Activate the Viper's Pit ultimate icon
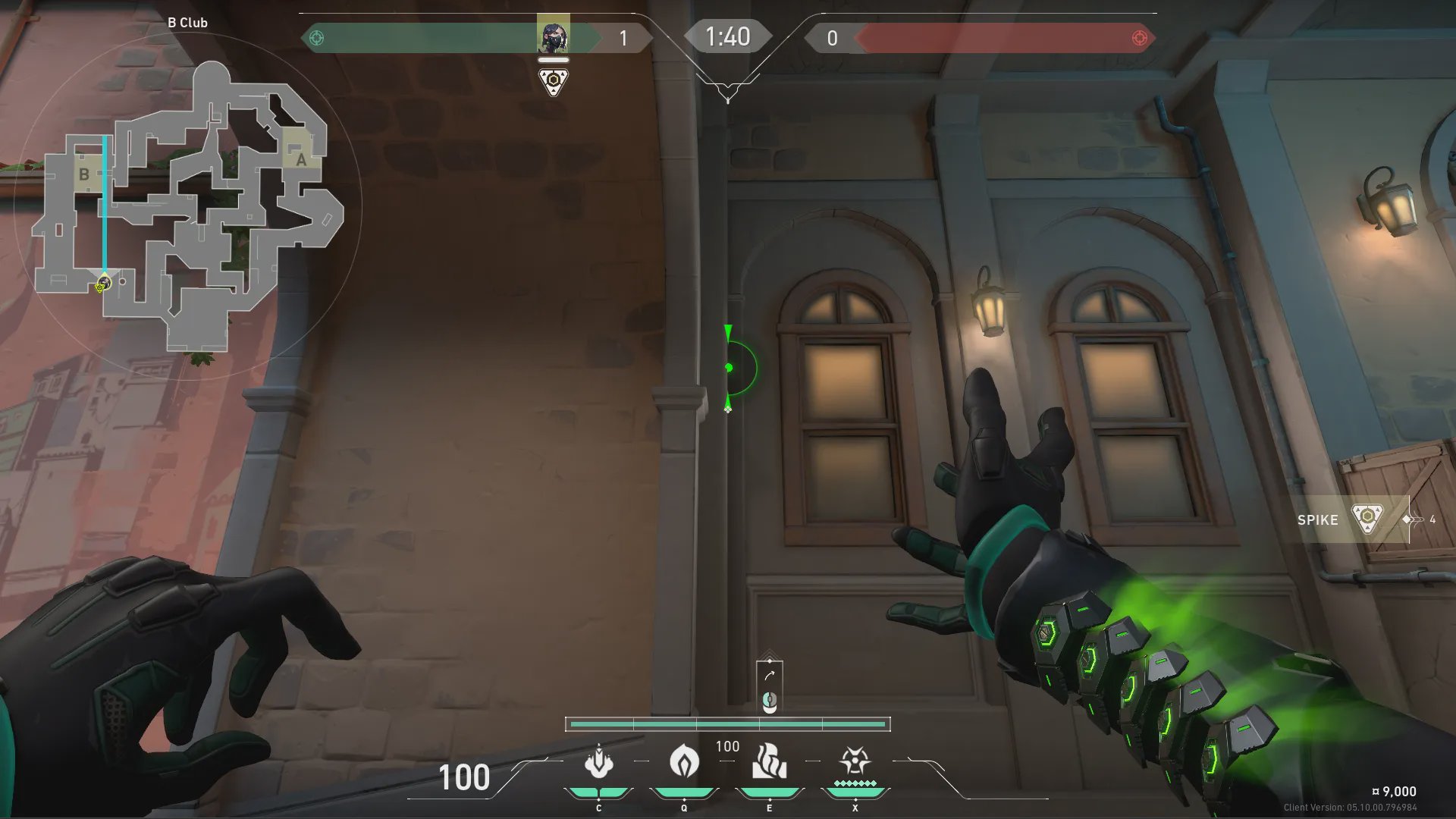The image size is (1456, 819). point(855,762)
